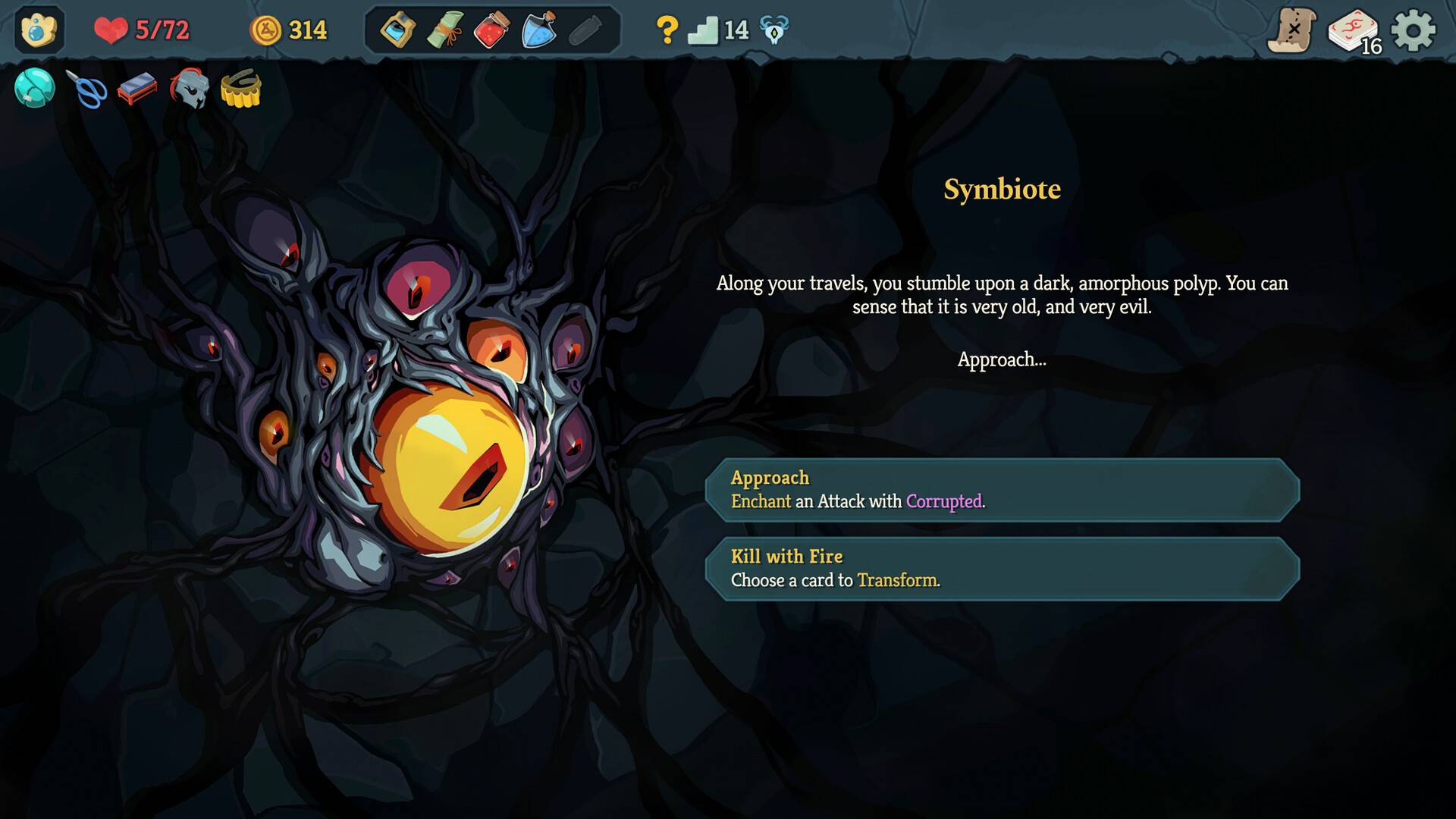Inspect the blue scissors relic

click(x=86, y=89)
